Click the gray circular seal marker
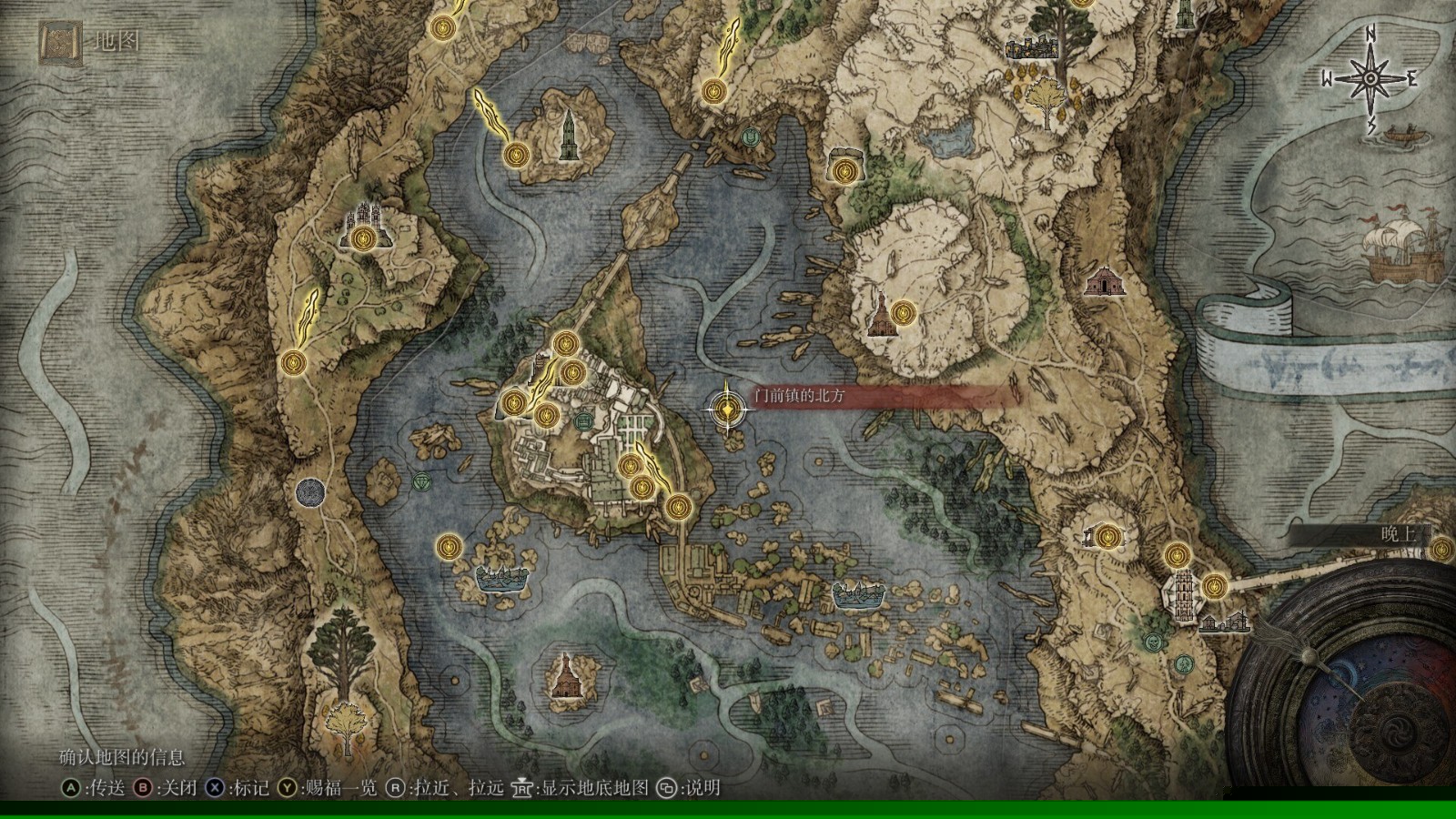1456x819 pixels. (310, 492)
